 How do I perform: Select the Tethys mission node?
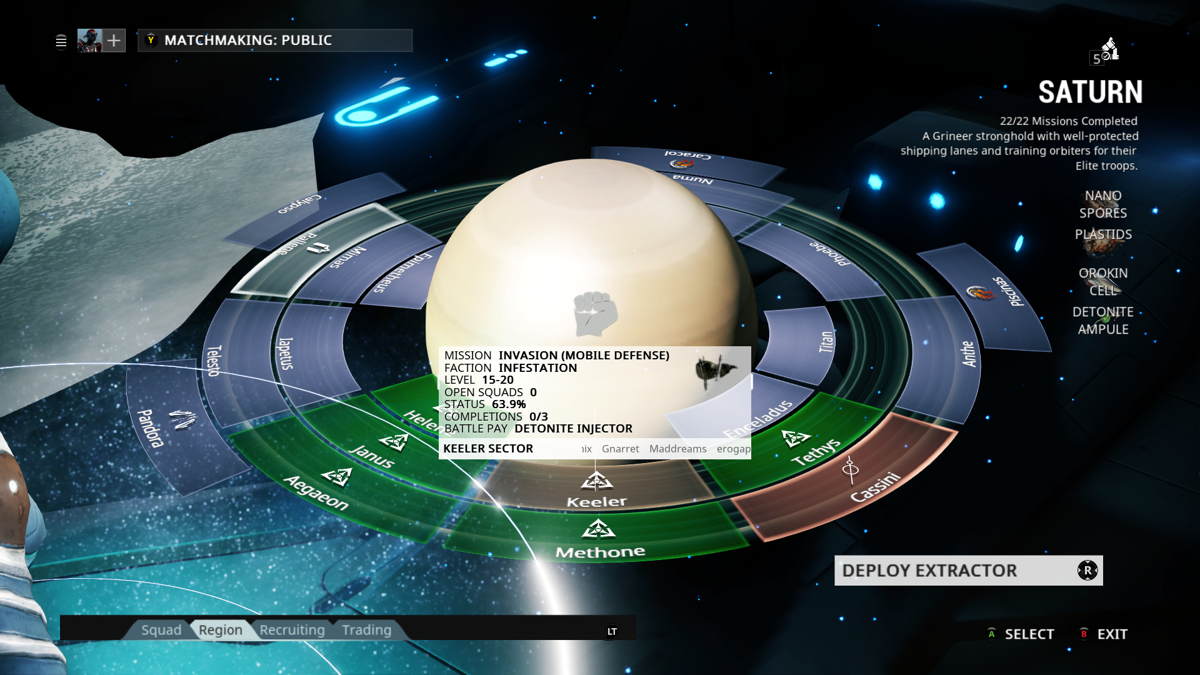tap(805, 450)
